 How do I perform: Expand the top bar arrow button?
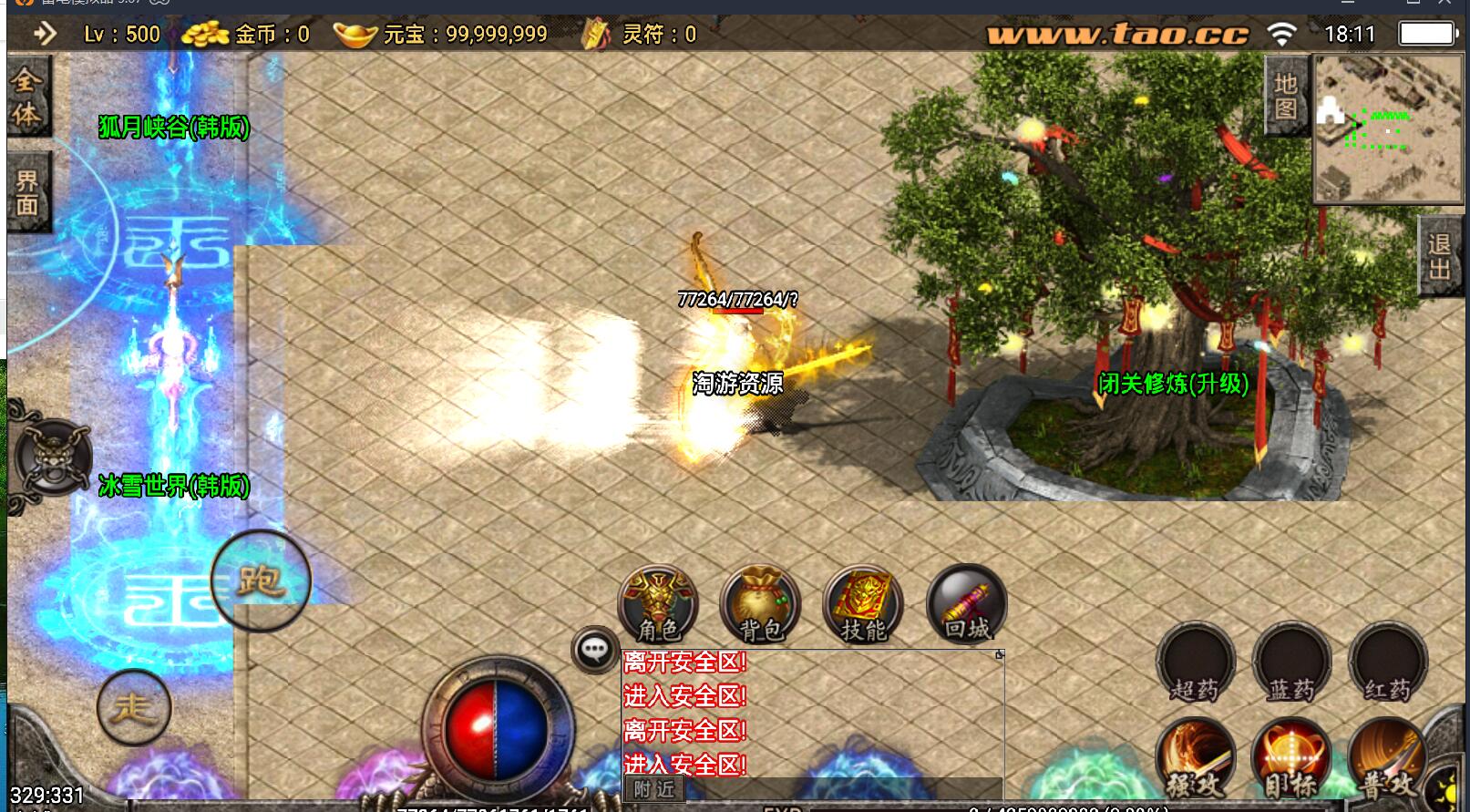(44, 35)
